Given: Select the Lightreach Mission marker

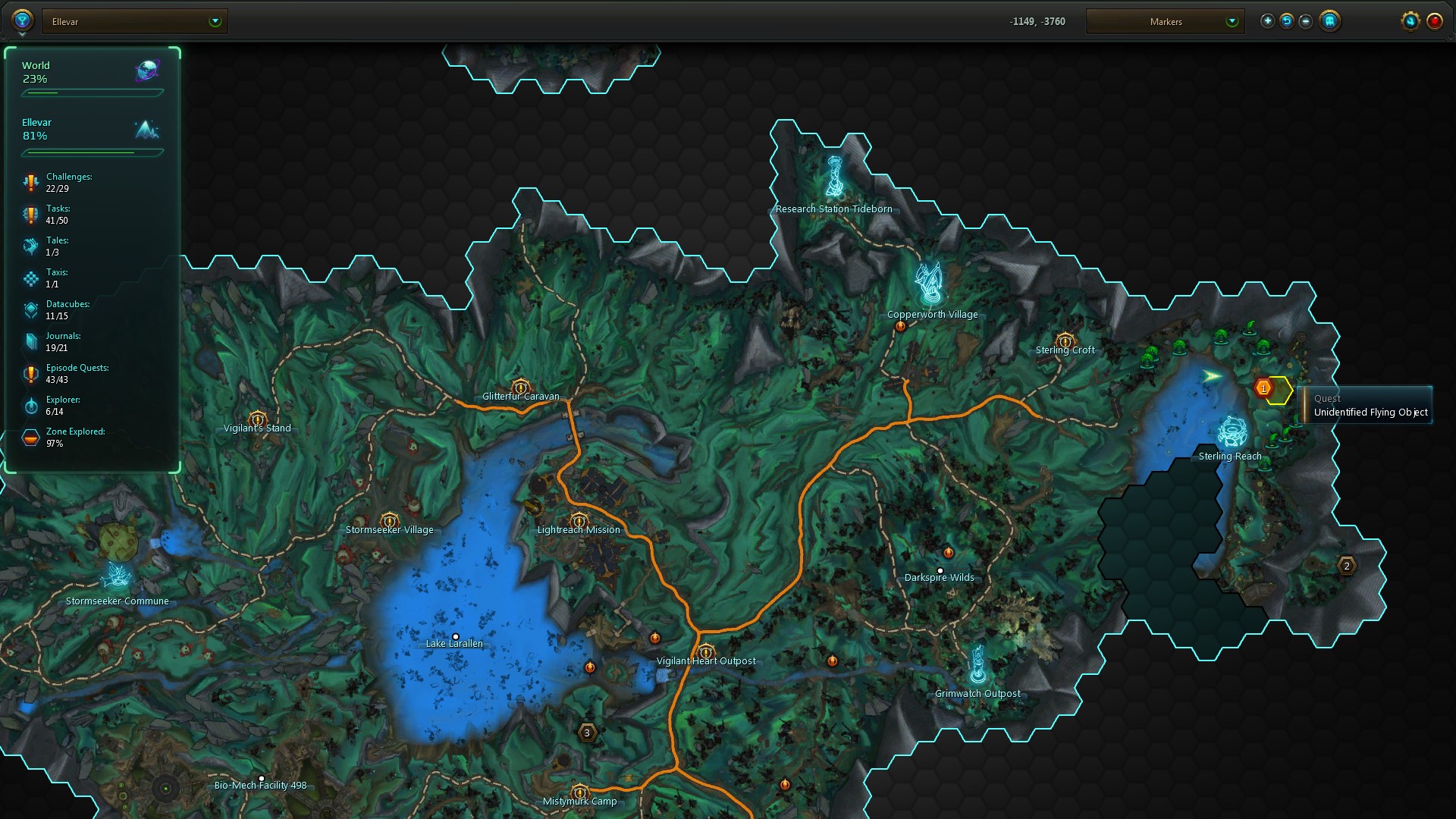Looking at the screenshot, I should pyautogui.click(x=579, y=520).
